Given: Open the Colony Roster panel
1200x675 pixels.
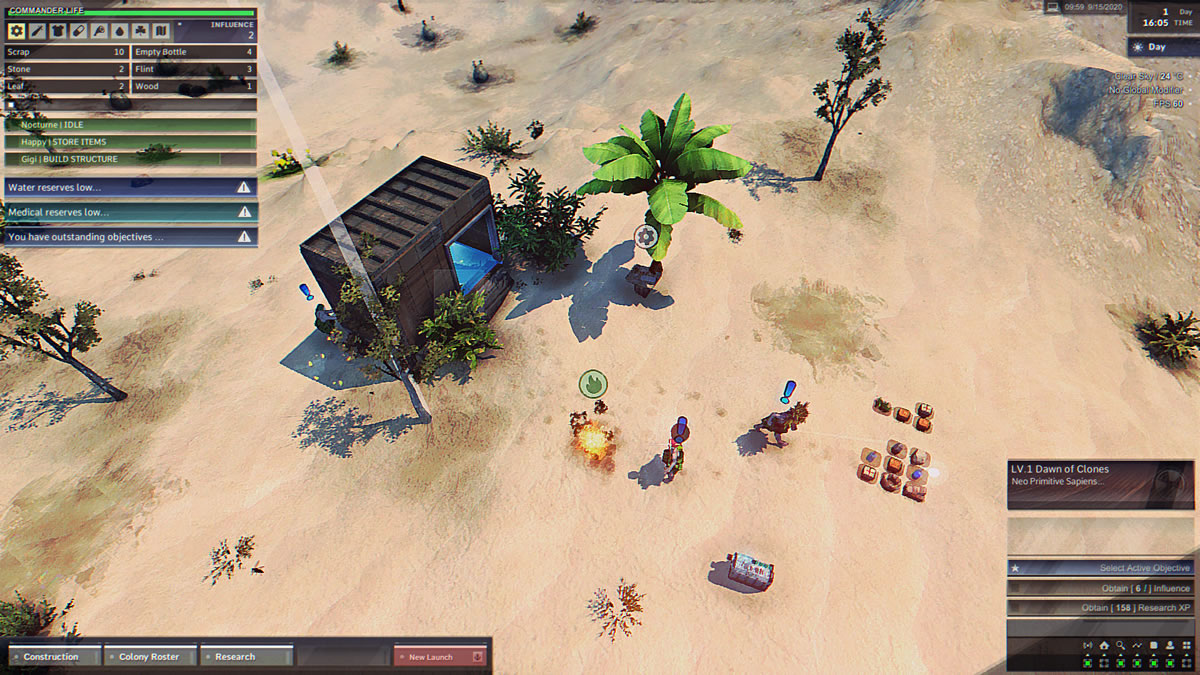Looking at the screenshot, I should pos(150,657).
